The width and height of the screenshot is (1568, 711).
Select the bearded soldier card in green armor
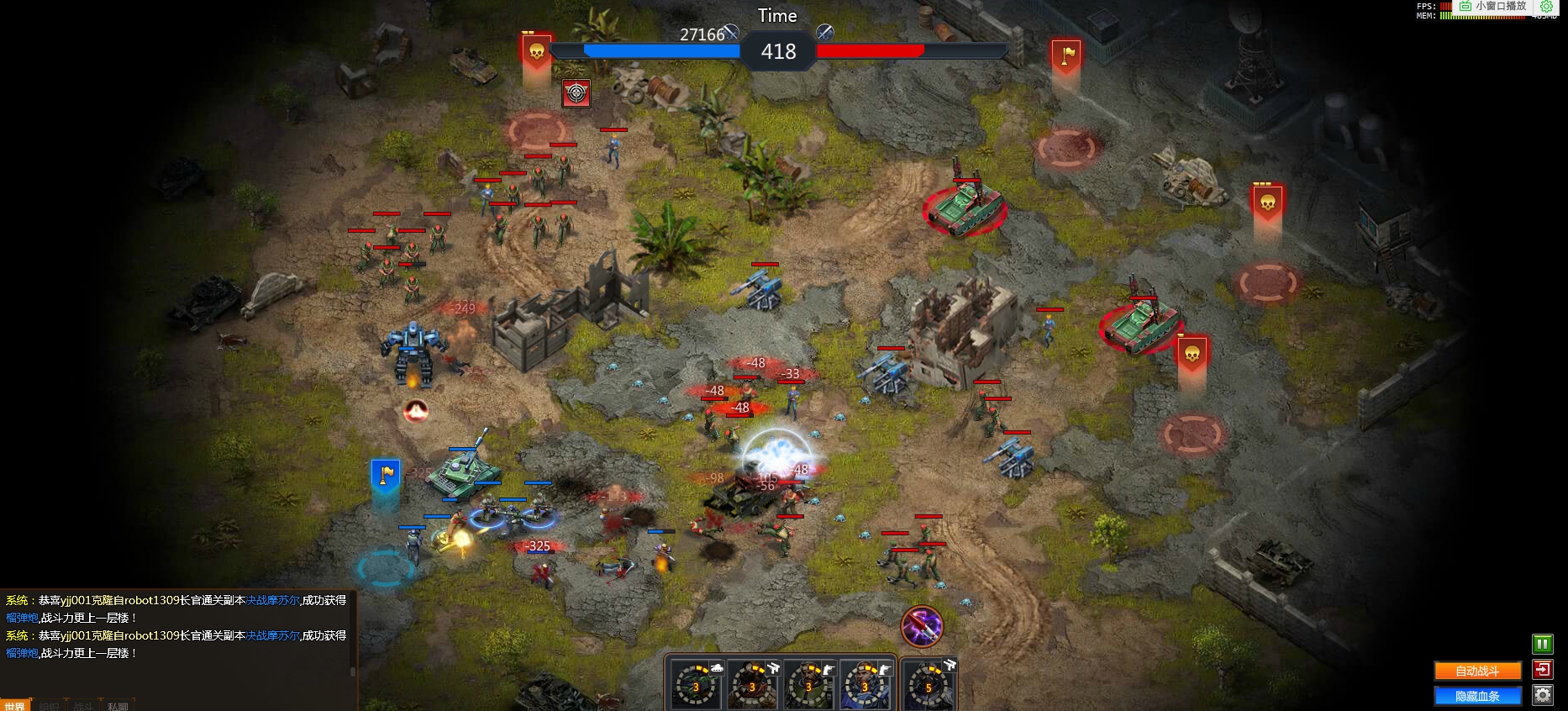(808, 684)
